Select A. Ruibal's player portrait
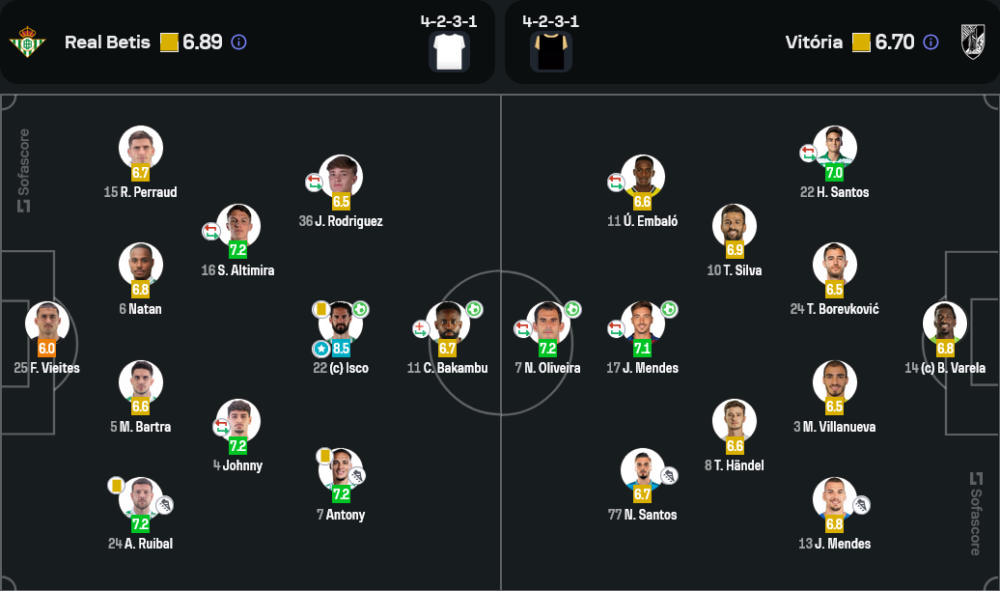The width and height of the screenshot is (1000, 591). (x=140, y=499)
